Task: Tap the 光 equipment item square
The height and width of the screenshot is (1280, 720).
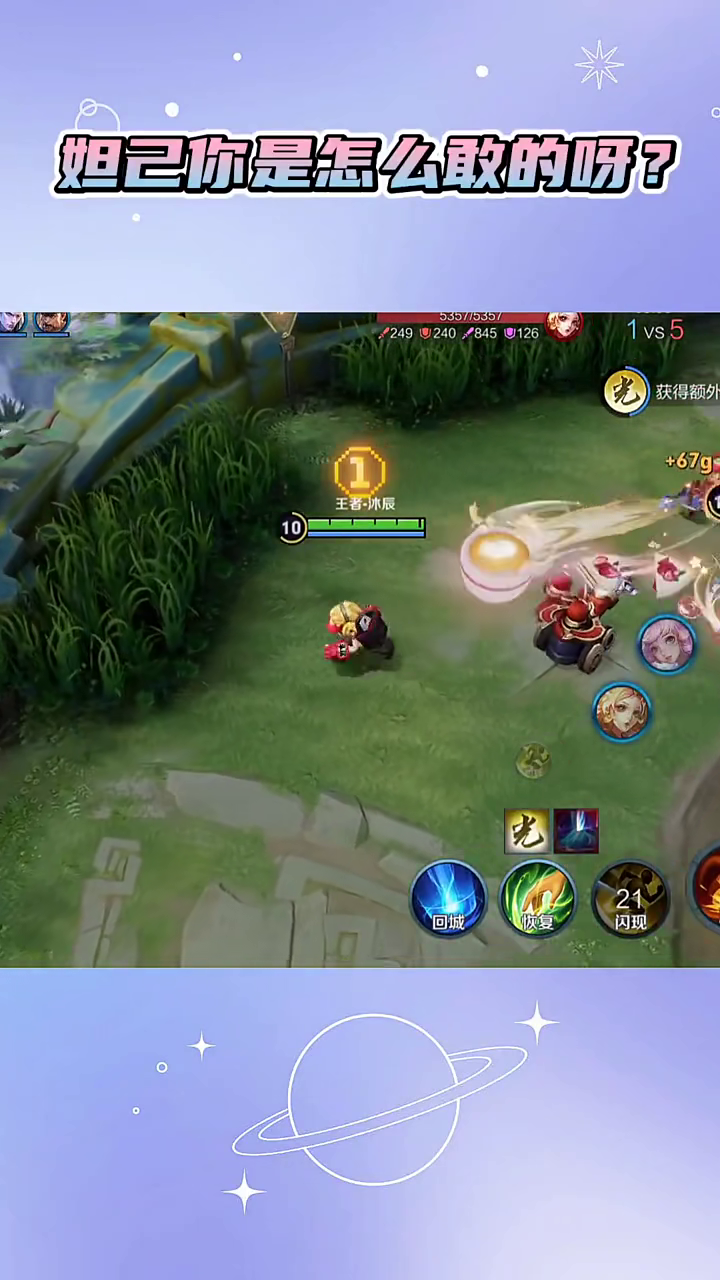Action: [x=526, y=831]
